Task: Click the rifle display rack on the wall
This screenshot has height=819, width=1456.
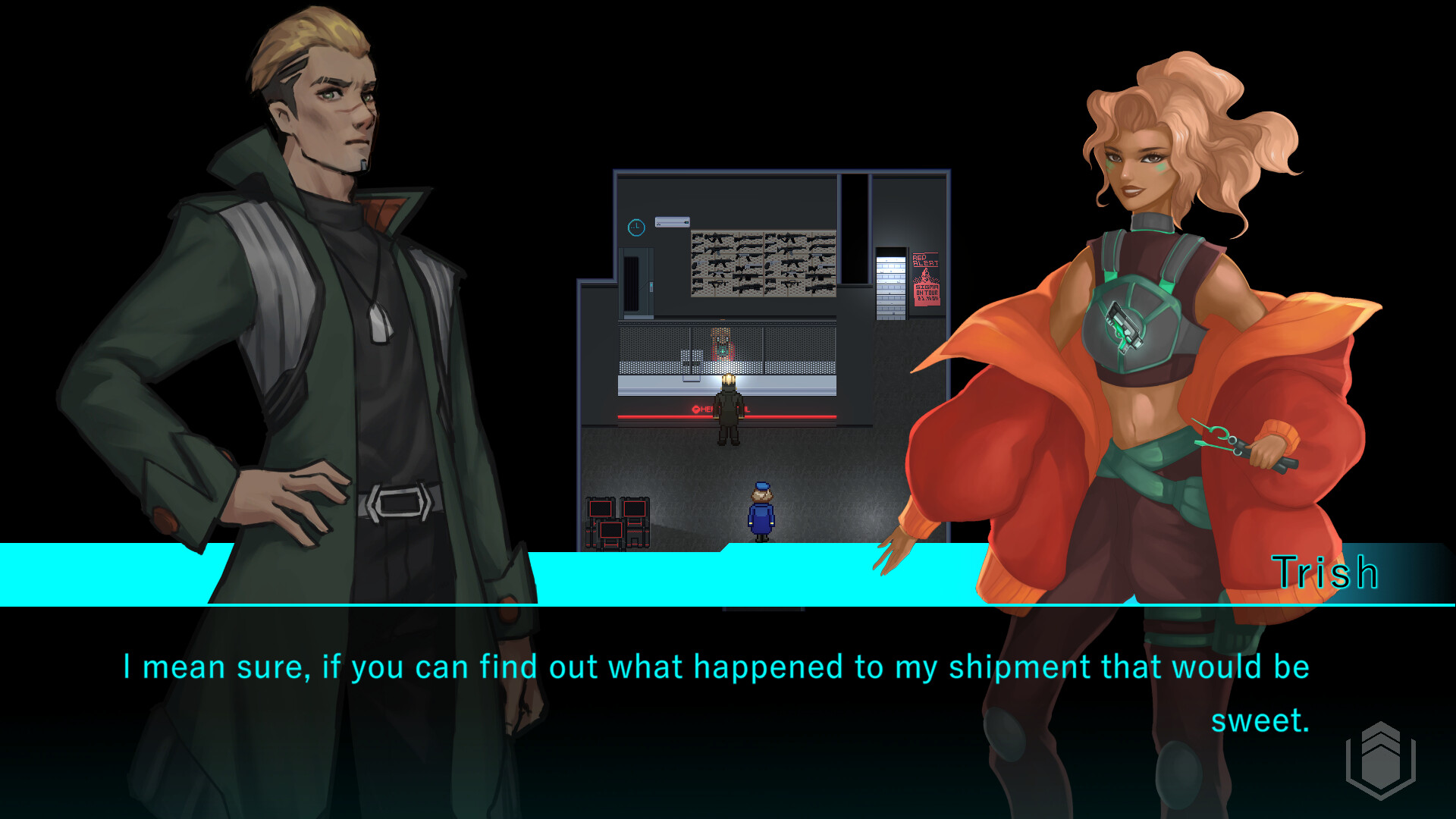Action: pos(762,262)
